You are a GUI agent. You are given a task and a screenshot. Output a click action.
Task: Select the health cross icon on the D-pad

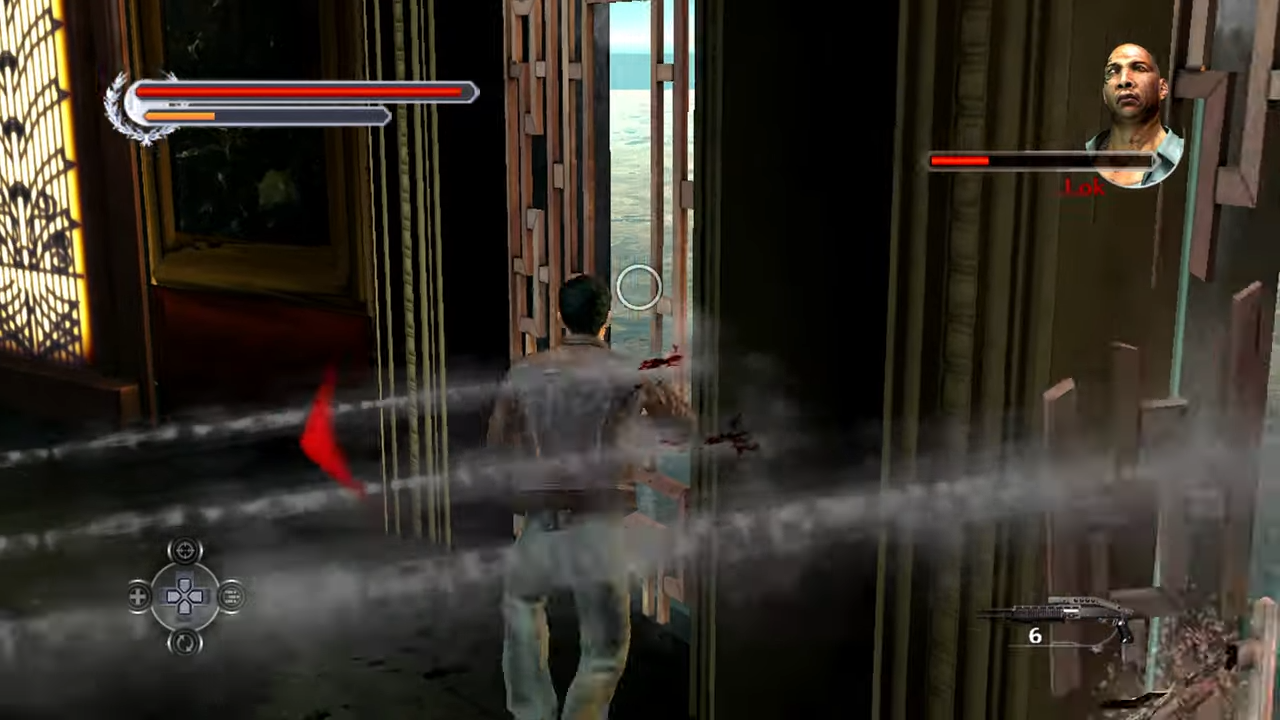[137, 595]
